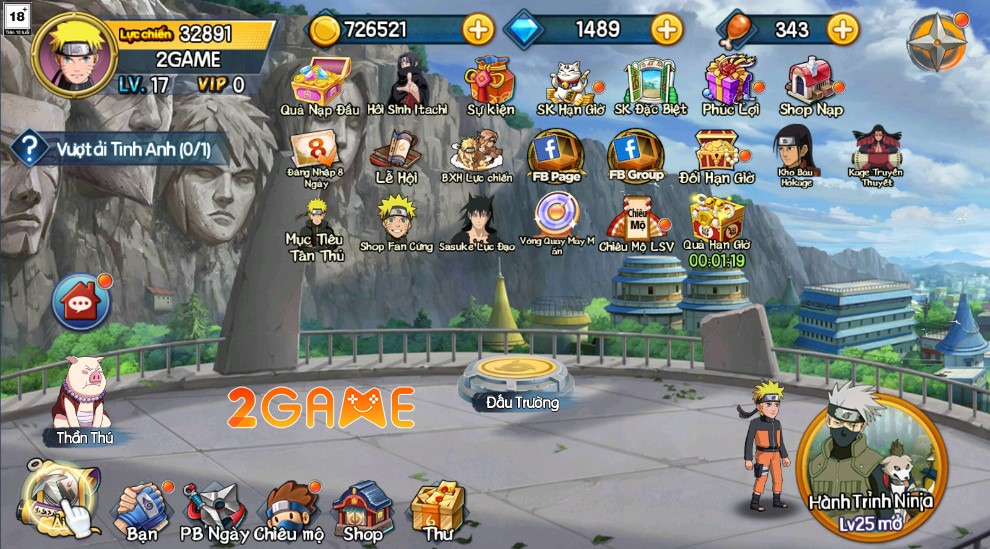Open the red house chat bubble icon

coord(80,301)
